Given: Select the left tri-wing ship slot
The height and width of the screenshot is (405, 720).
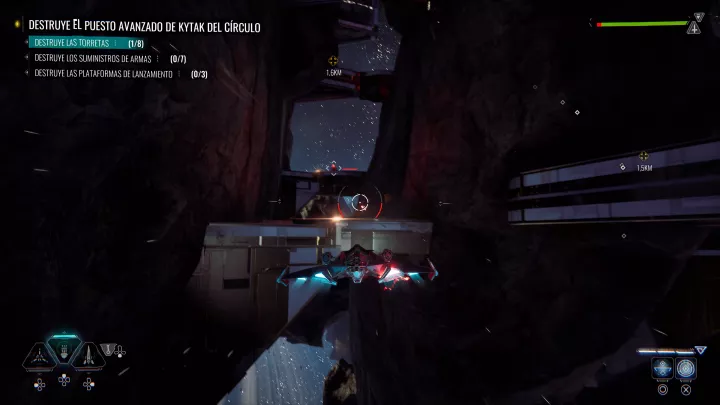Looking at the screenshot, I should [39, 353].
